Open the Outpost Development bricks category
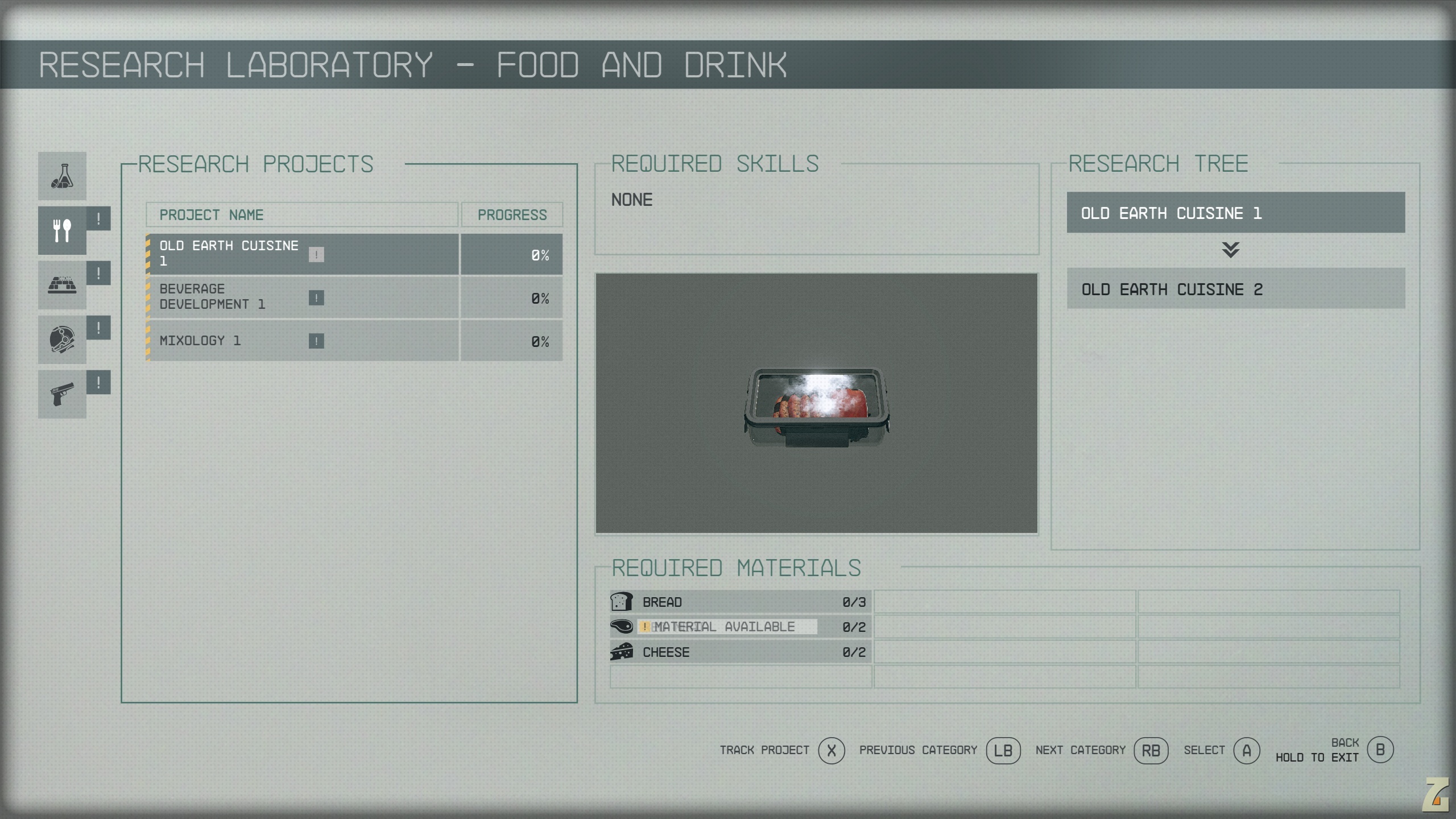 pos(62,285)
